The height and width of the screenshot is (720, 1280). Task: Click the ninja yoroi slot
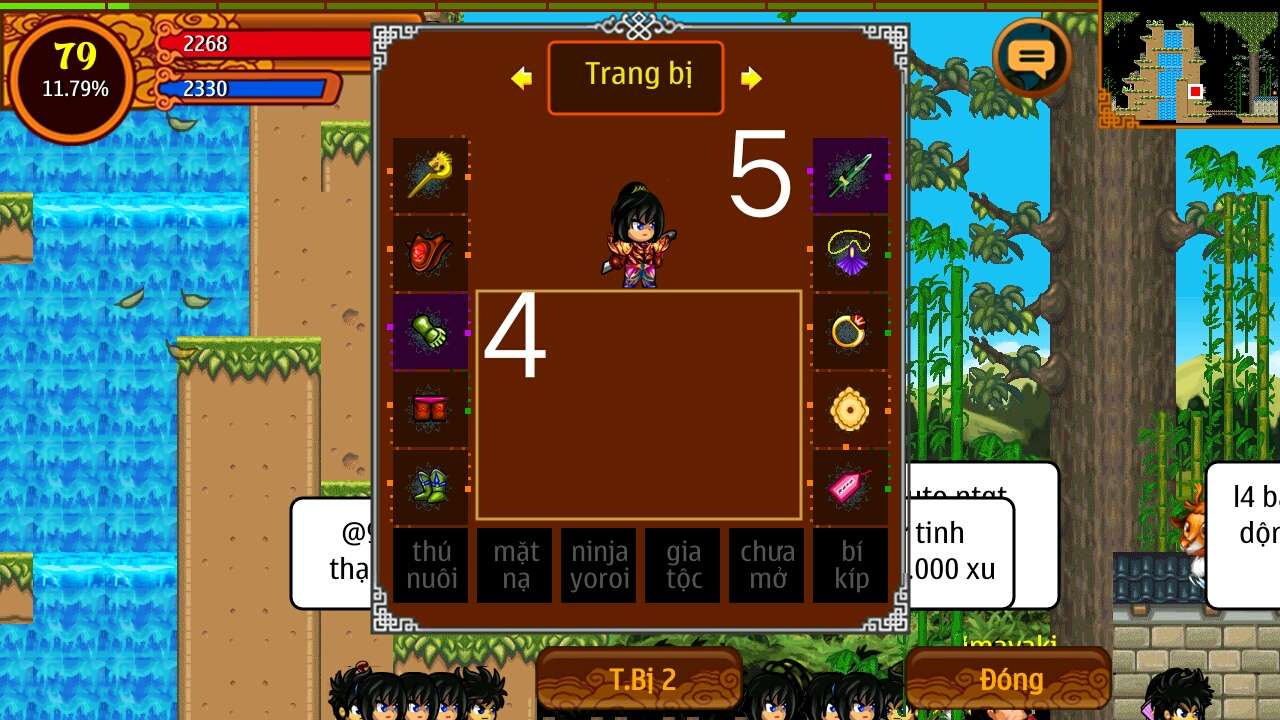point(599,565)
